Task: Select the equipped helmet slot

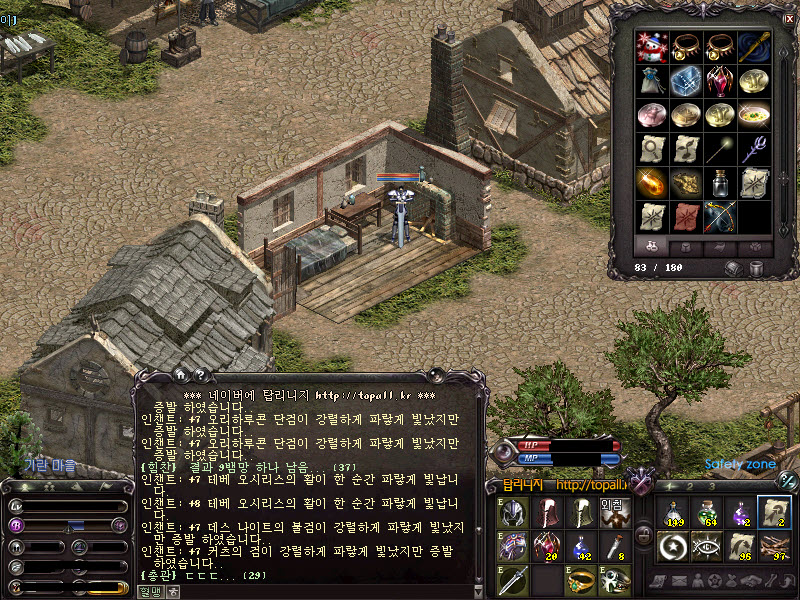Action: pyautogui.click(x=513, y=513)
